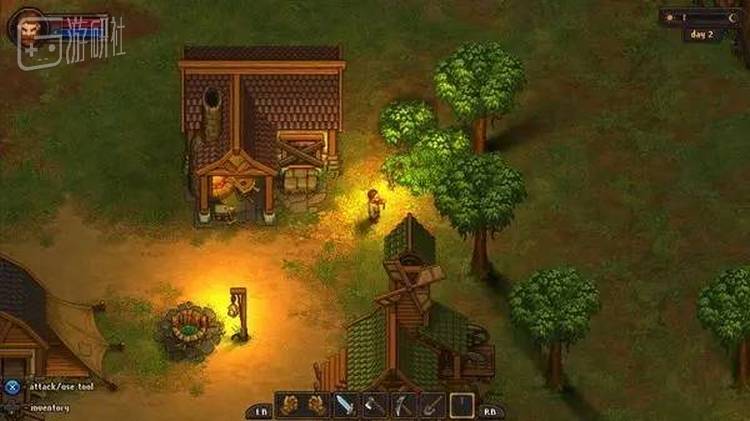Pick the shovel in the hotbar

point(432,405)
